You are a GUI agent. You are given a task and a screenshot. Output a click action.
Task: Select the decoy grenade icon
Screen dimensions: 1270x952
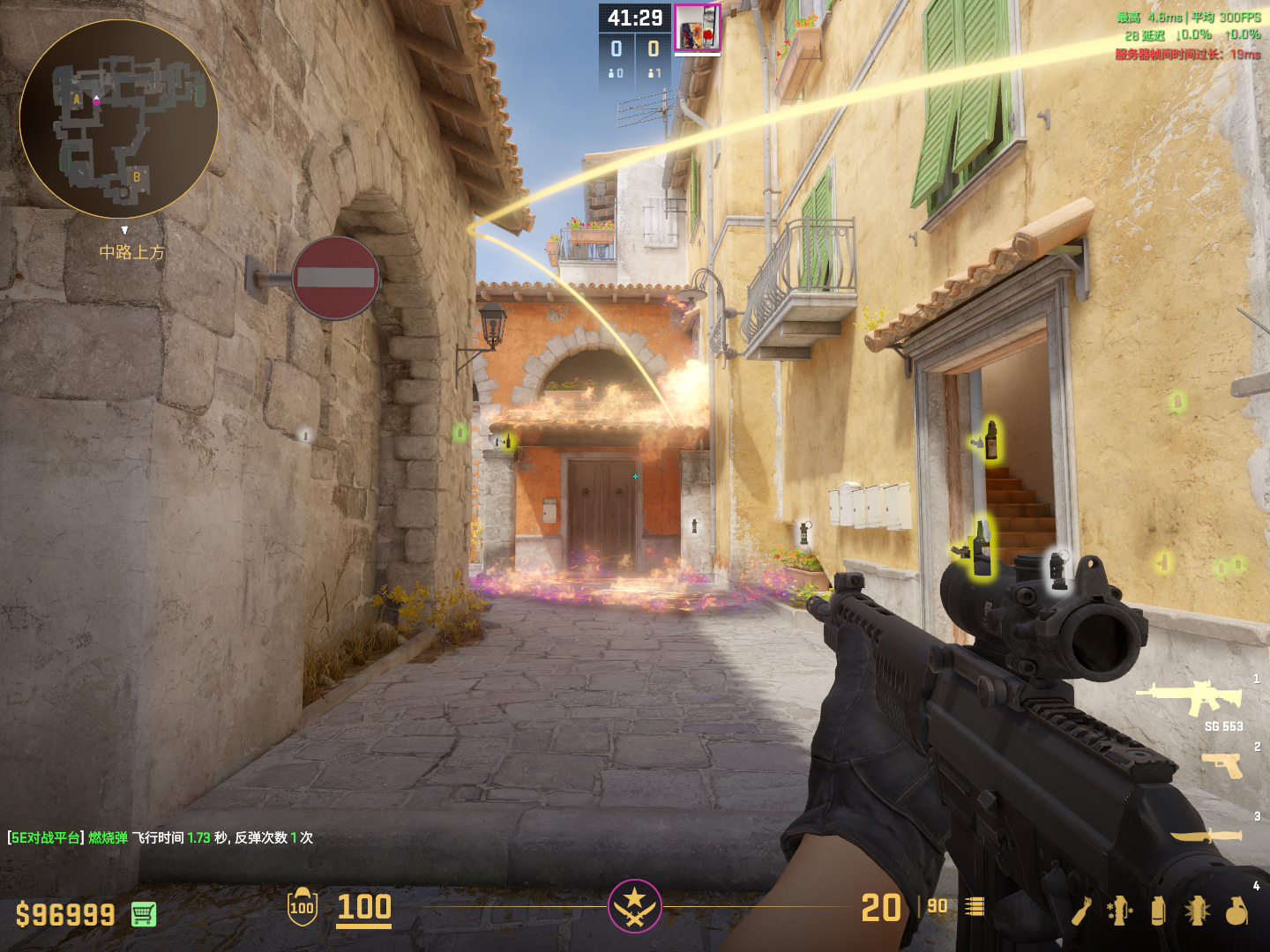(1120, 911)
